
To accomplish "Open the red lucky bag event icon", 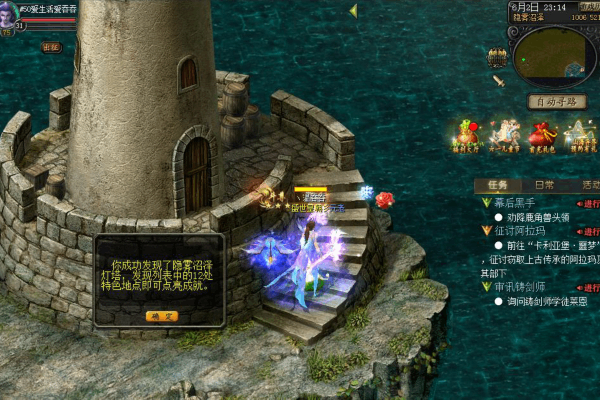I will tap(542, 134).
